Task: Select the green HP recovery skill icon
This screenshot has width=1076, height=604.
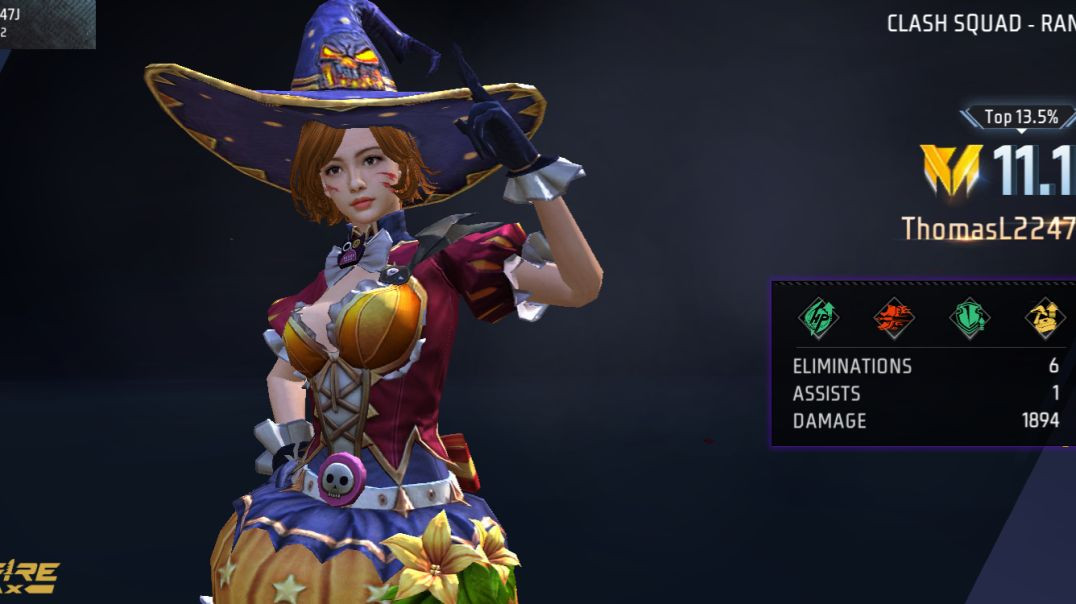Action: 818,318
